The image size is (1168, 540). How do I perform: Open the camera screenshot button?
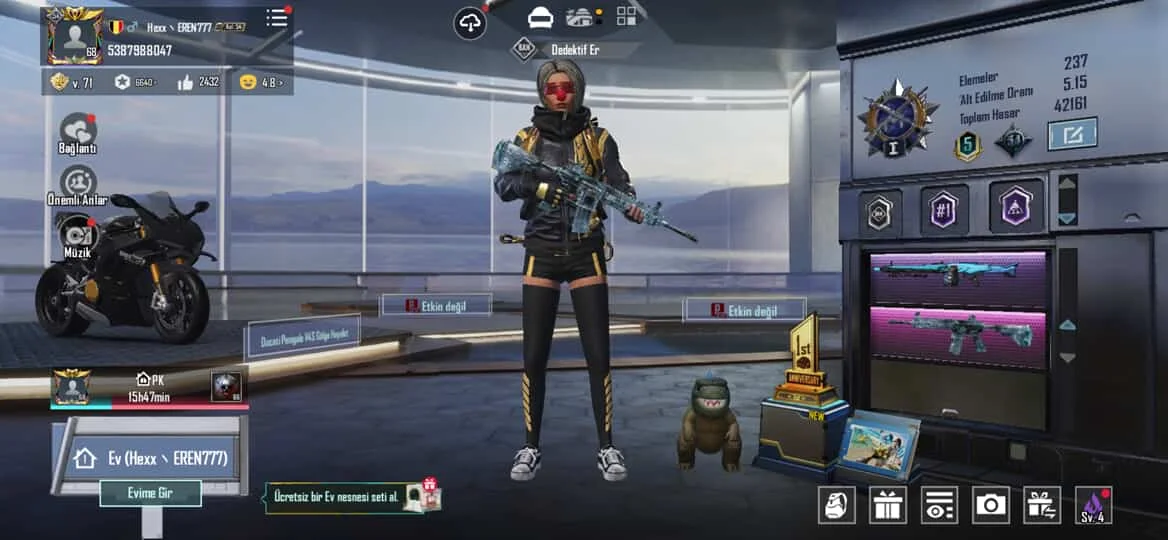coord(991,505)
